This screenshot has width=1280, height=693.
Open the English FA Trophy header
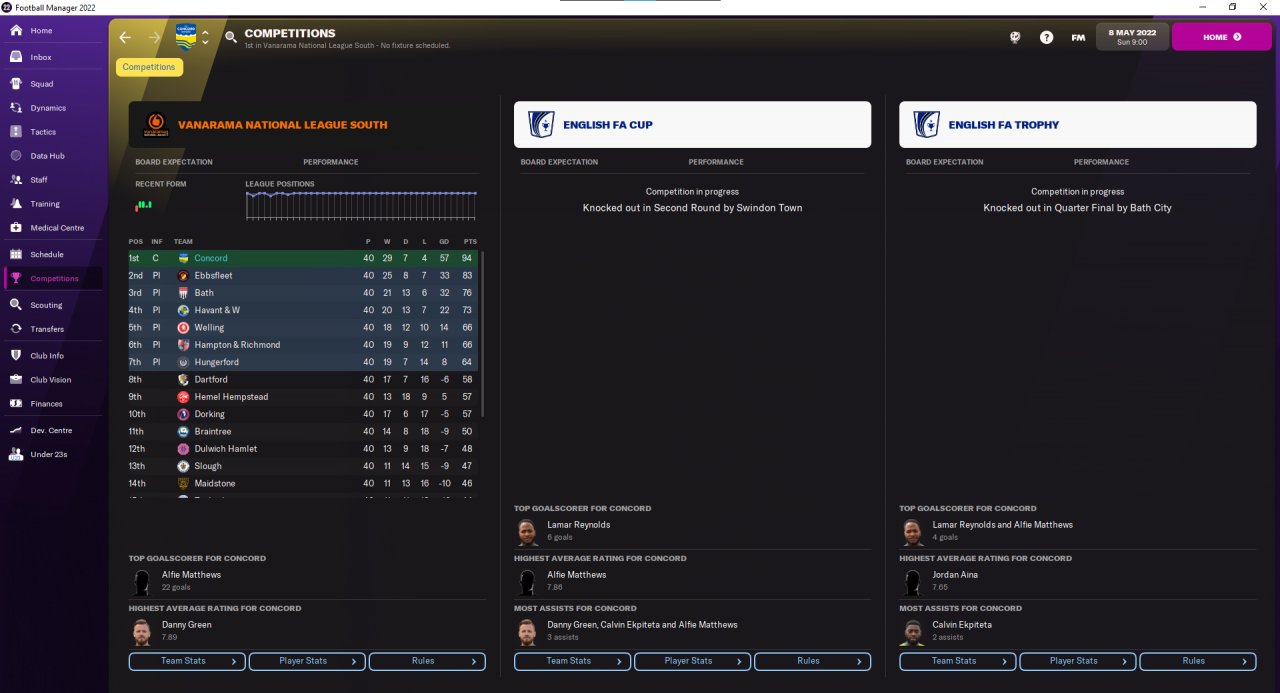point(1077,125)
